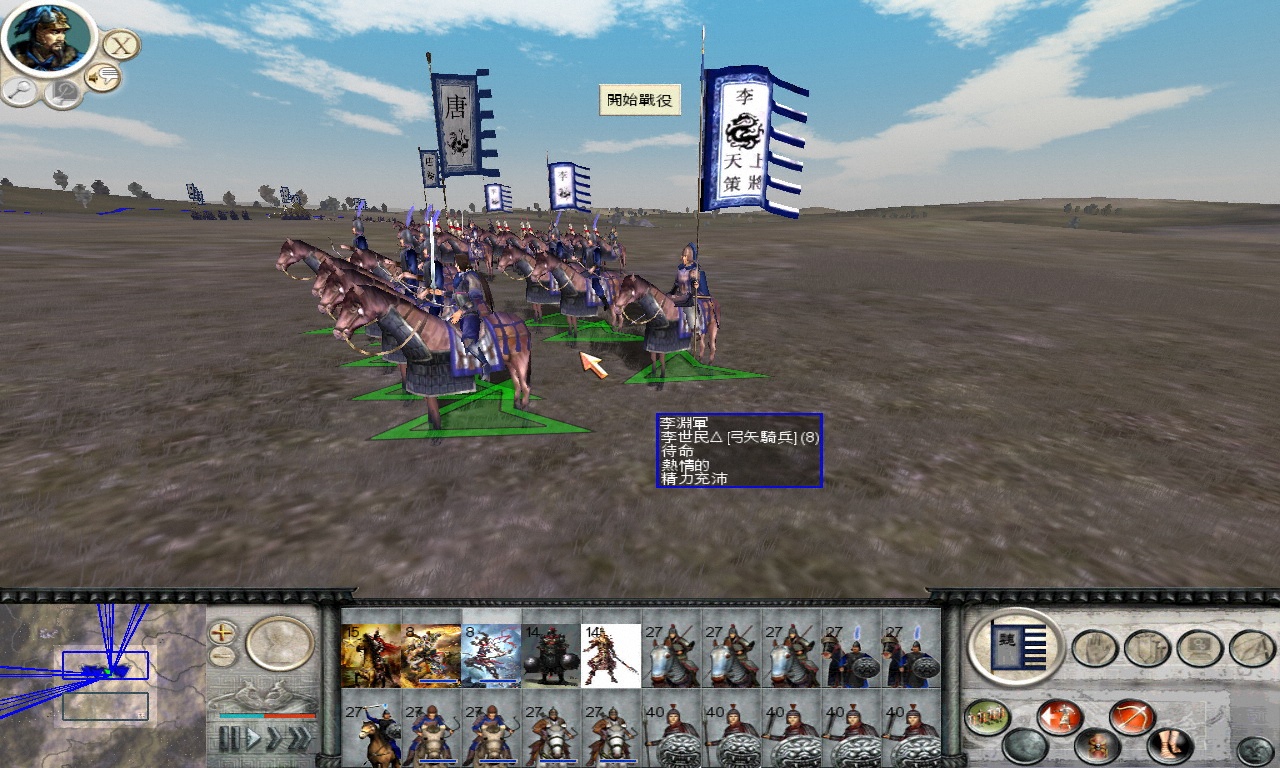The height and width of the screenshot is (768, 1280).
Task: Toggle guard mode with the soldier icon
Action: 1096,746
